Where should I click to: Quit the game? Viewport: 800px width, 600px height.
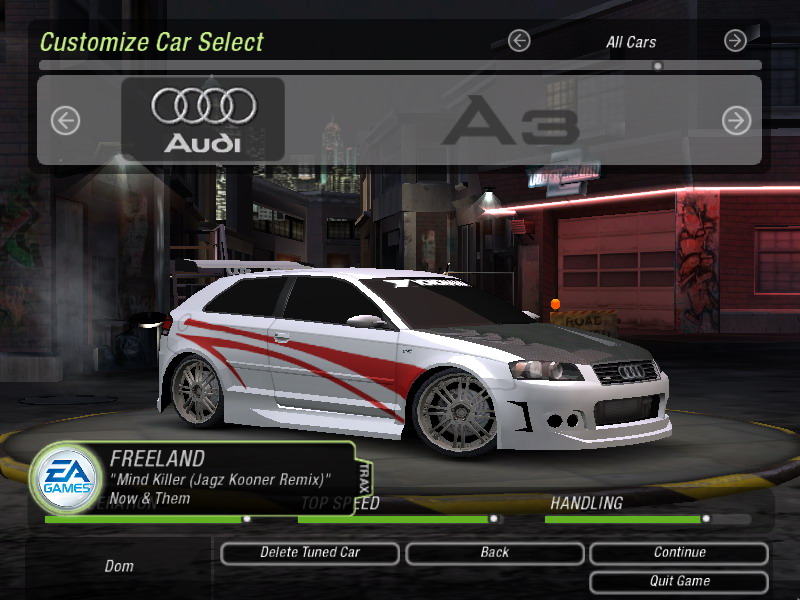point(679,581)
